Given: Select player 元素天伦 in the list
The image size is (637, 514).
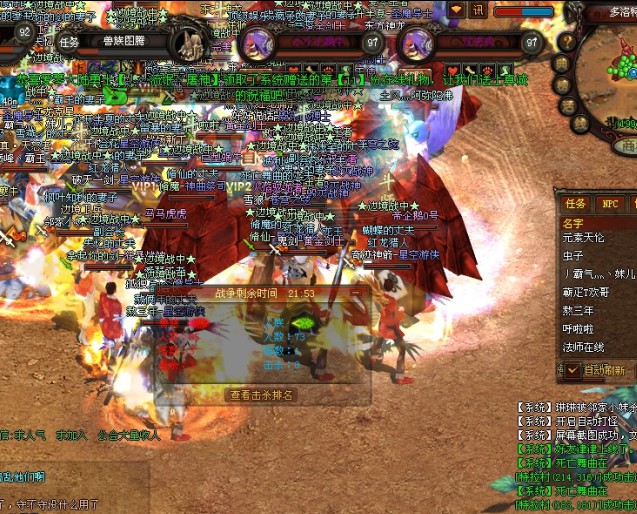Looking at the screenshot, I should click(x=583, y=238).
